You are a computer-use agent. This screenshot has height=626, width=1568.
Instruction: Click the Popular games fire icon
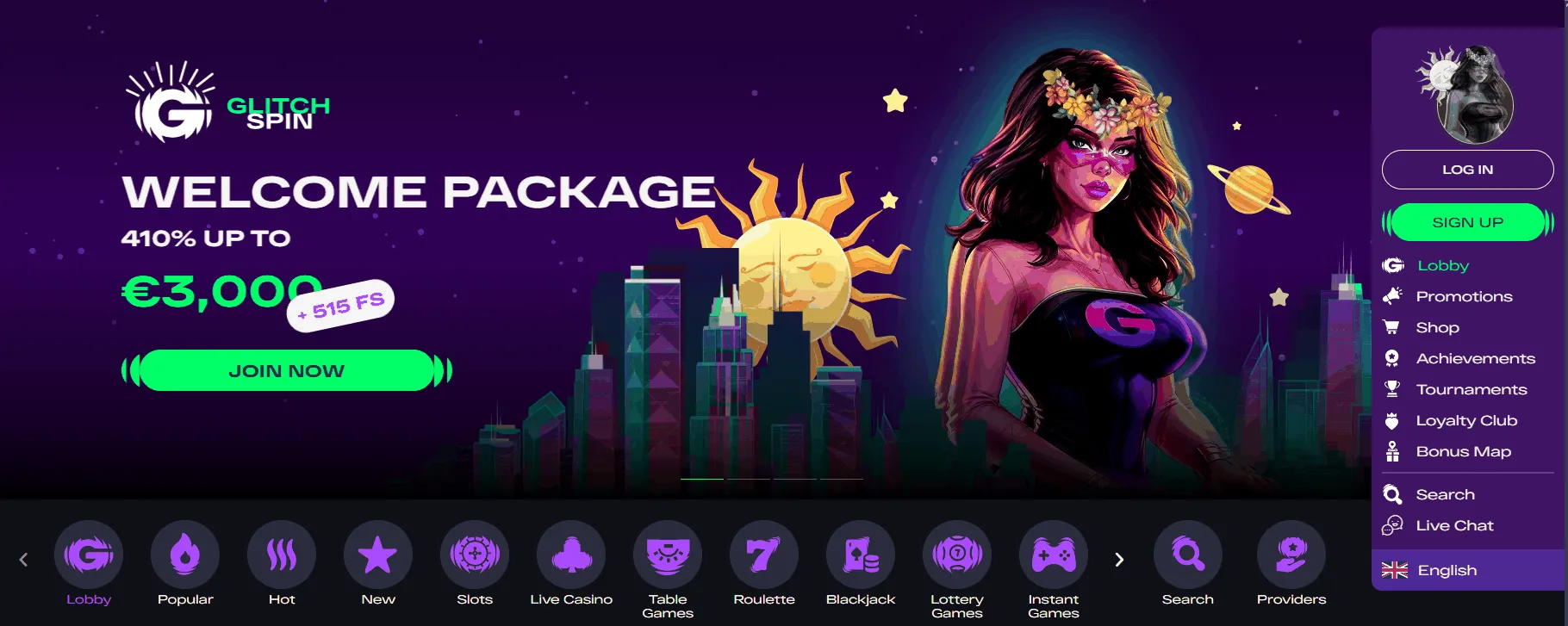(x=184, y=555)
